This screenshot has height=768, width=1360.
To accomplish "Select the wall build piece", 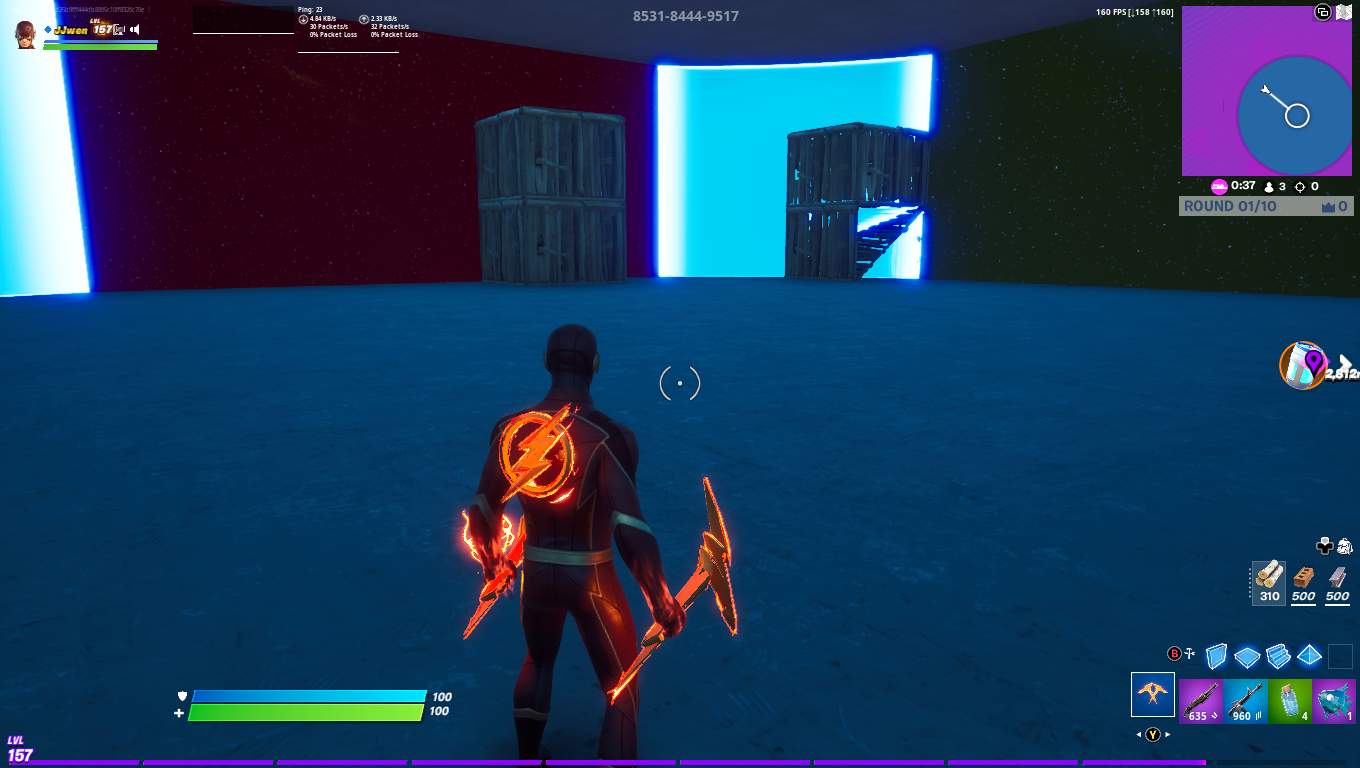I will 1215,656.
